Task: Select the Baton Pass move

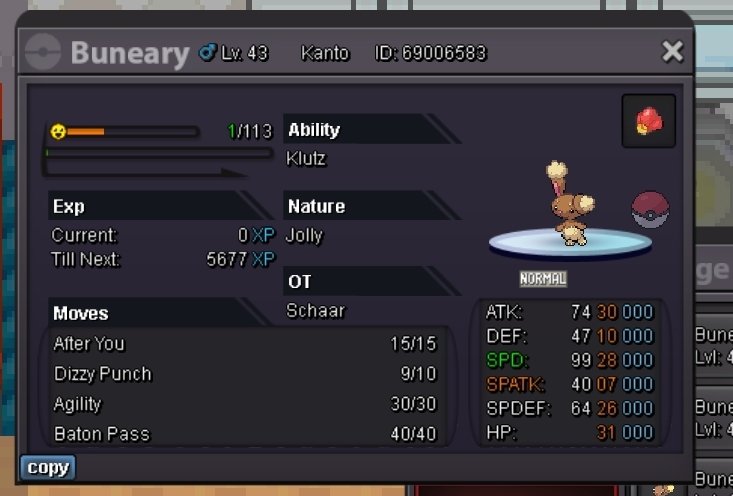Action: 245,434
